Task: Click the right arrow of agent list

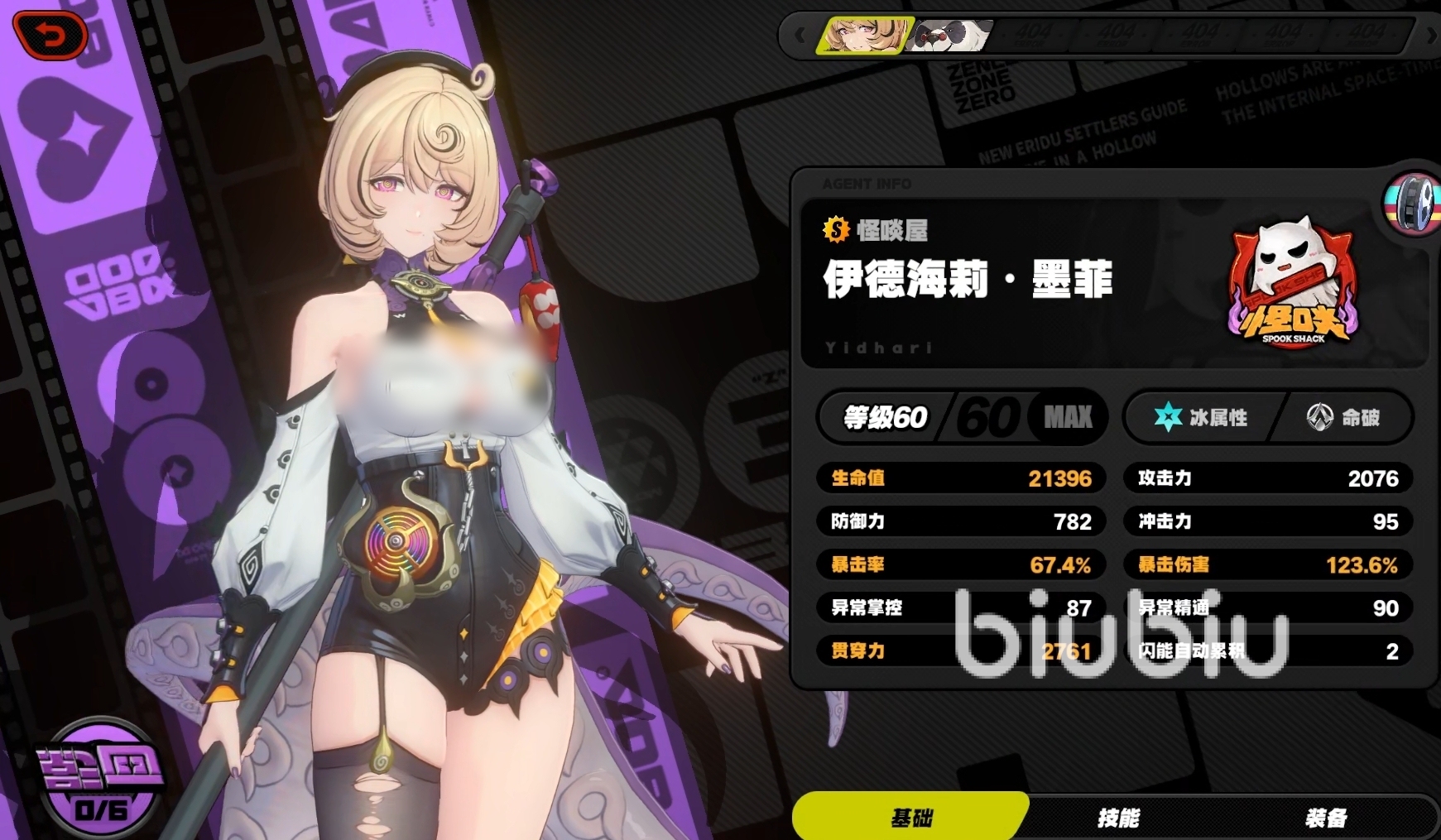Action: point(1431,36)
